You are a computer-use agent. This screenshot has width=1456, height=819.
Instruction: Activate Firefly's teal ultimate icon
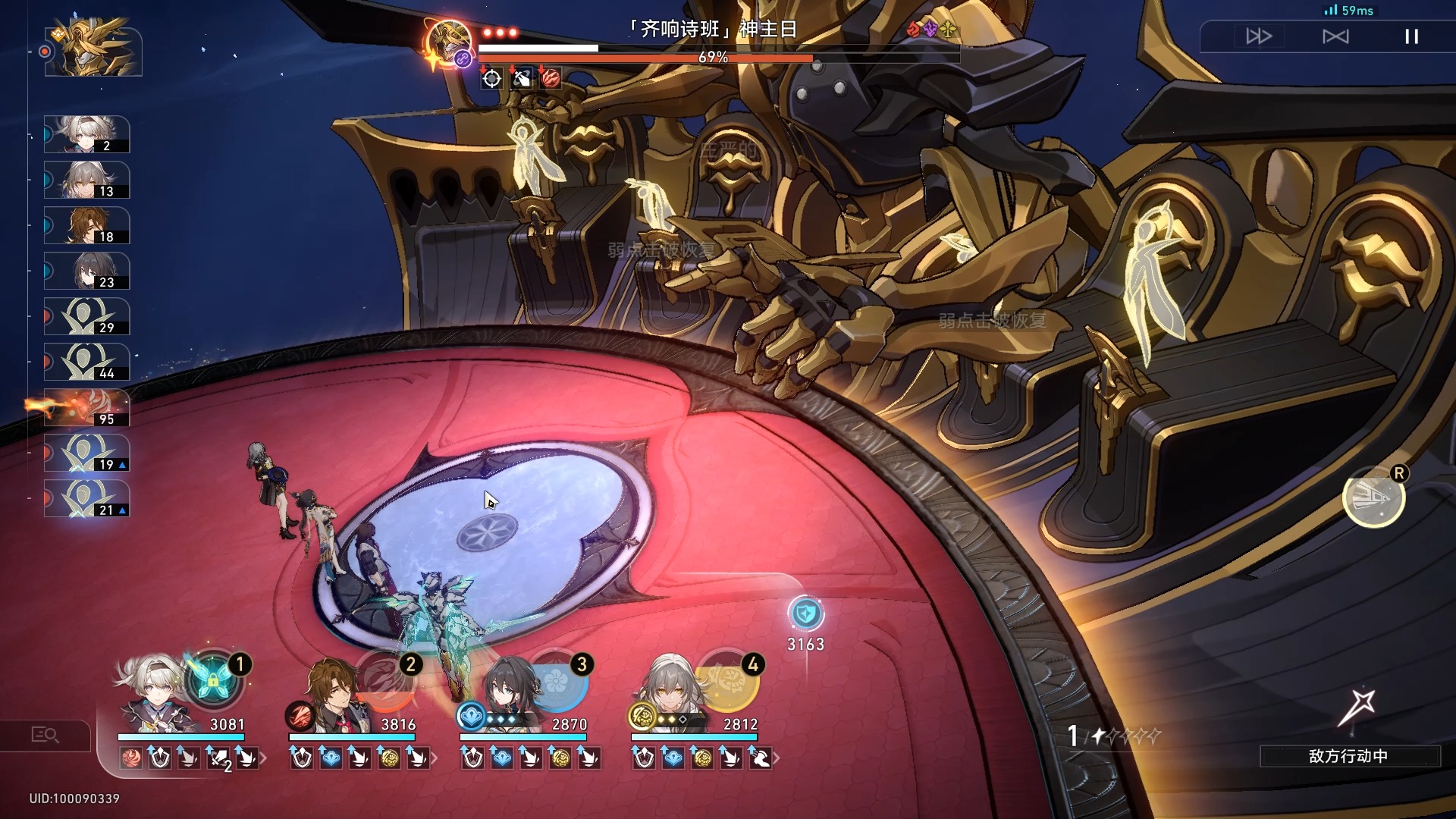[213, 680]
